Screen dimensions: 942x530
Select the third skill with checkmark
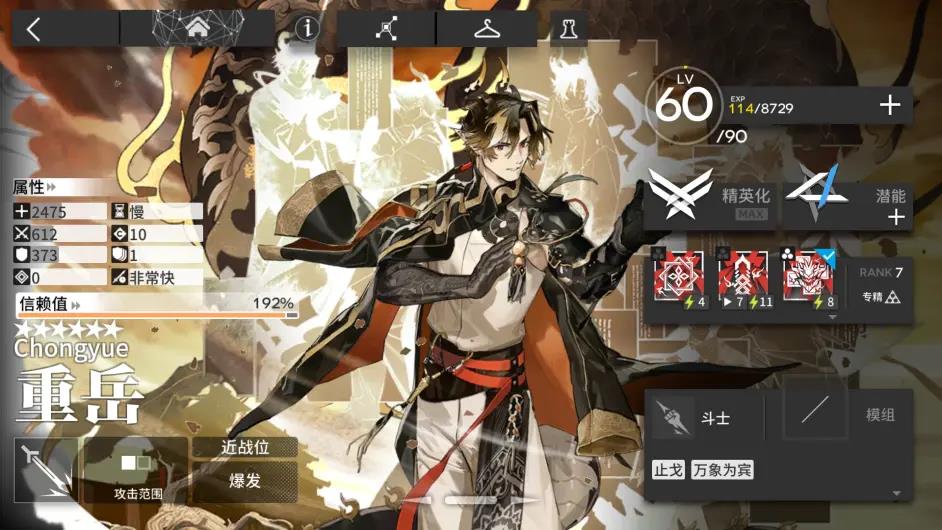(808, 280)
